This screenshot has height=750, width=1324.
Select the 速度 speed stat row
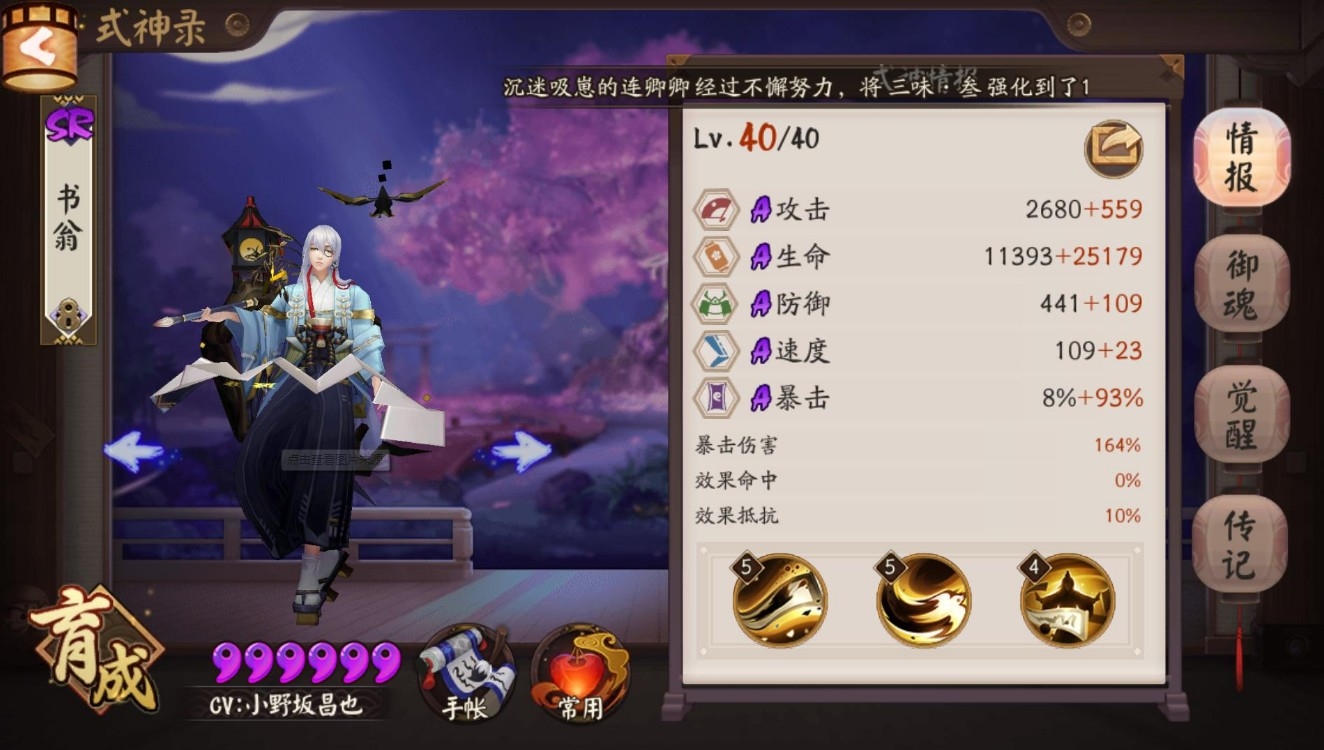[918, 350]
